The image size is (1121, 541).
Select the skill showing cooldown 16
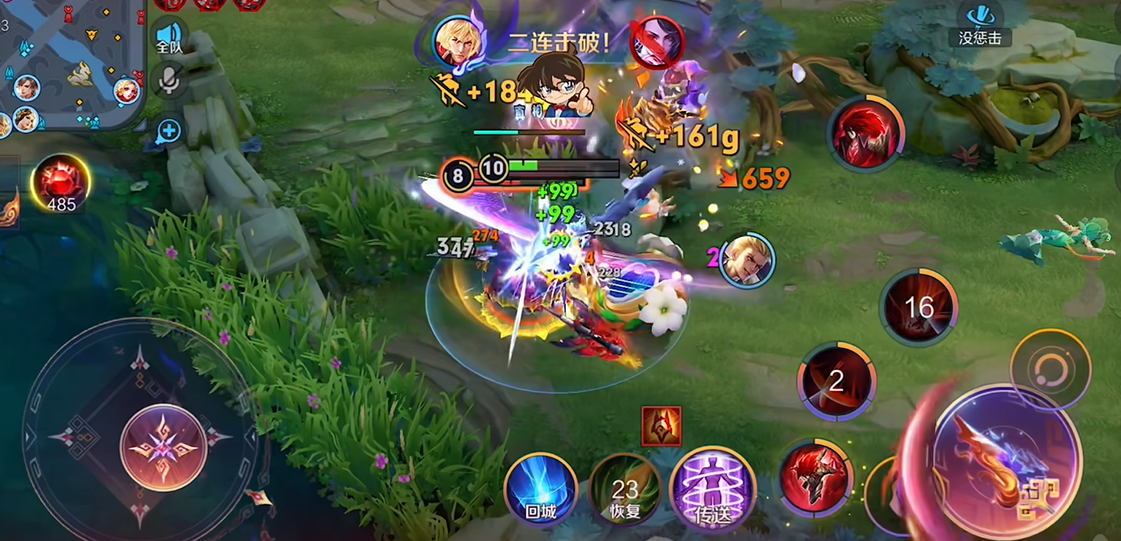[x=918, y=308]
